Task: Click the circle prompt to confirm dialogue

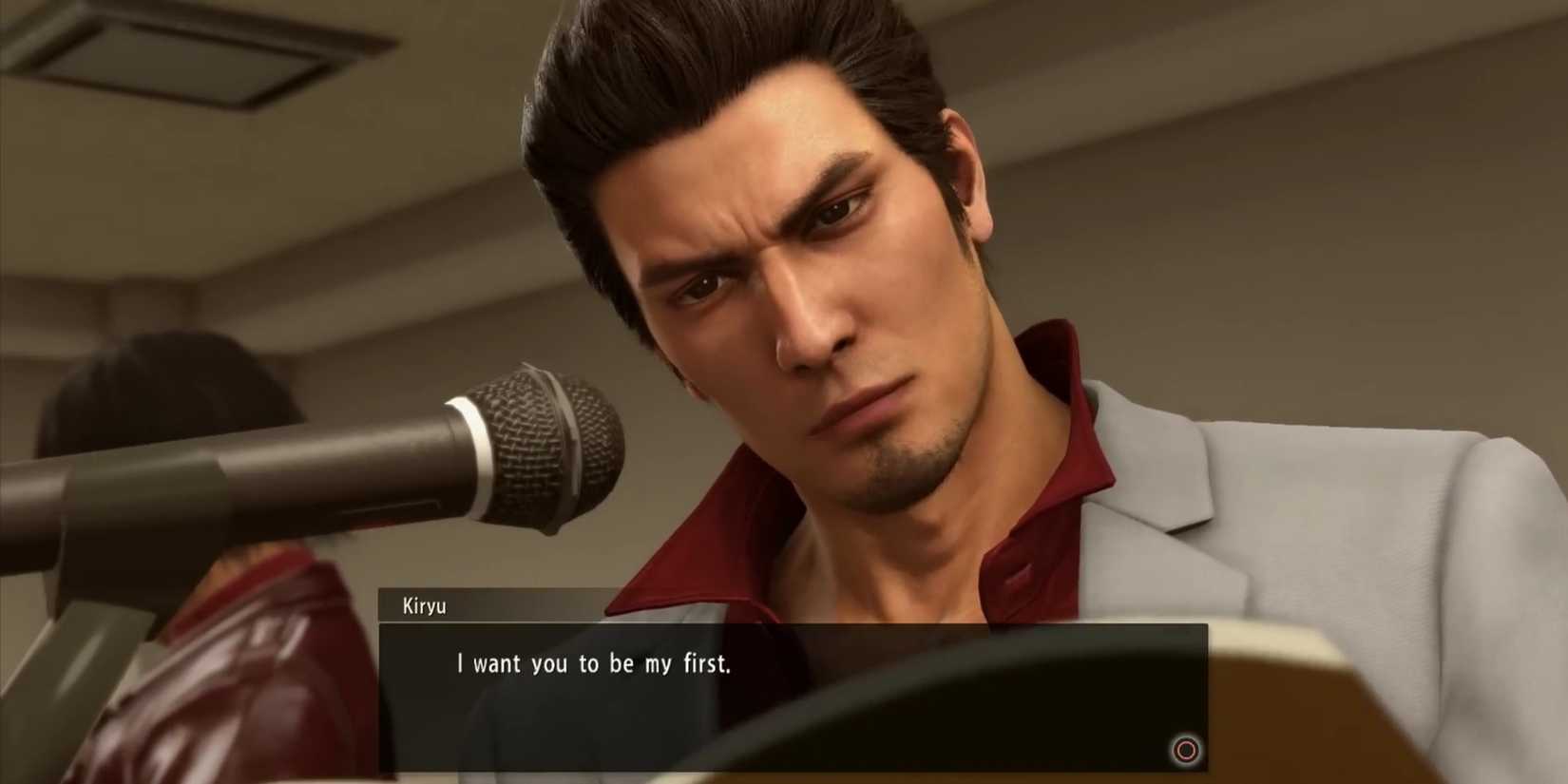Action: [x=1185, y=751]
